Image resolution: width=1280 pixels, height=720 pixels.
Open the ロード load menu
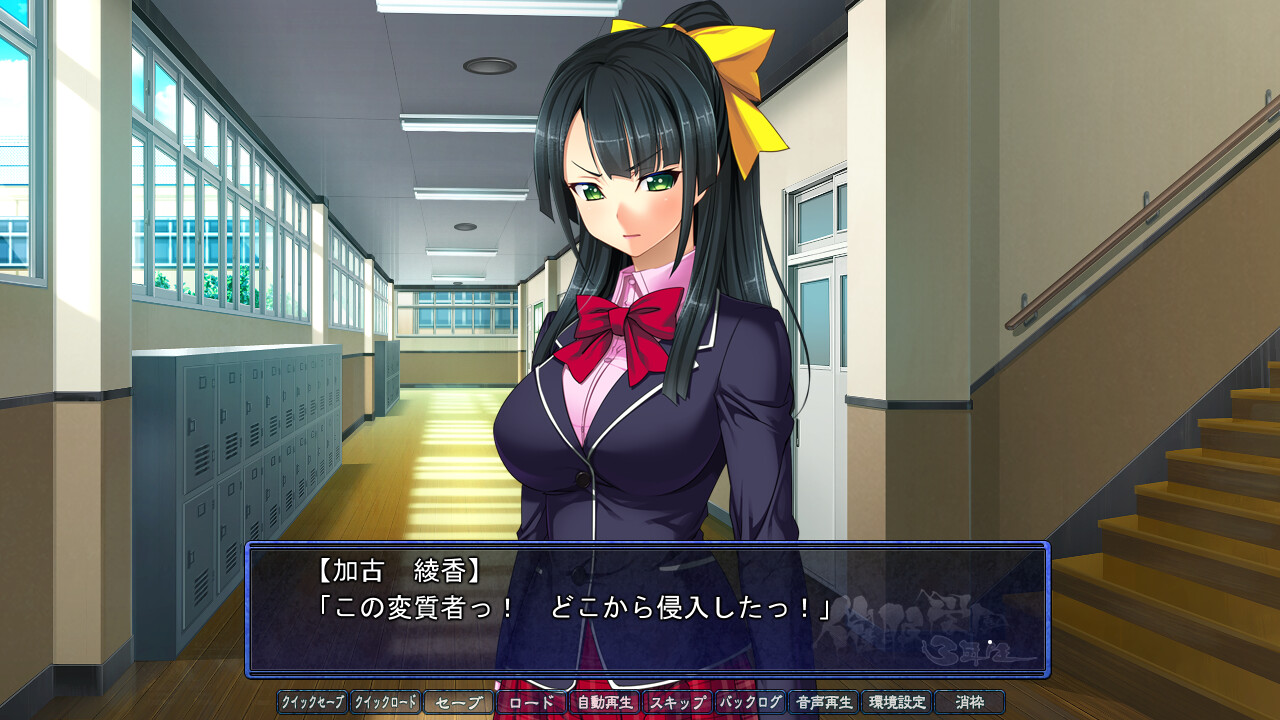pos(532,702)
